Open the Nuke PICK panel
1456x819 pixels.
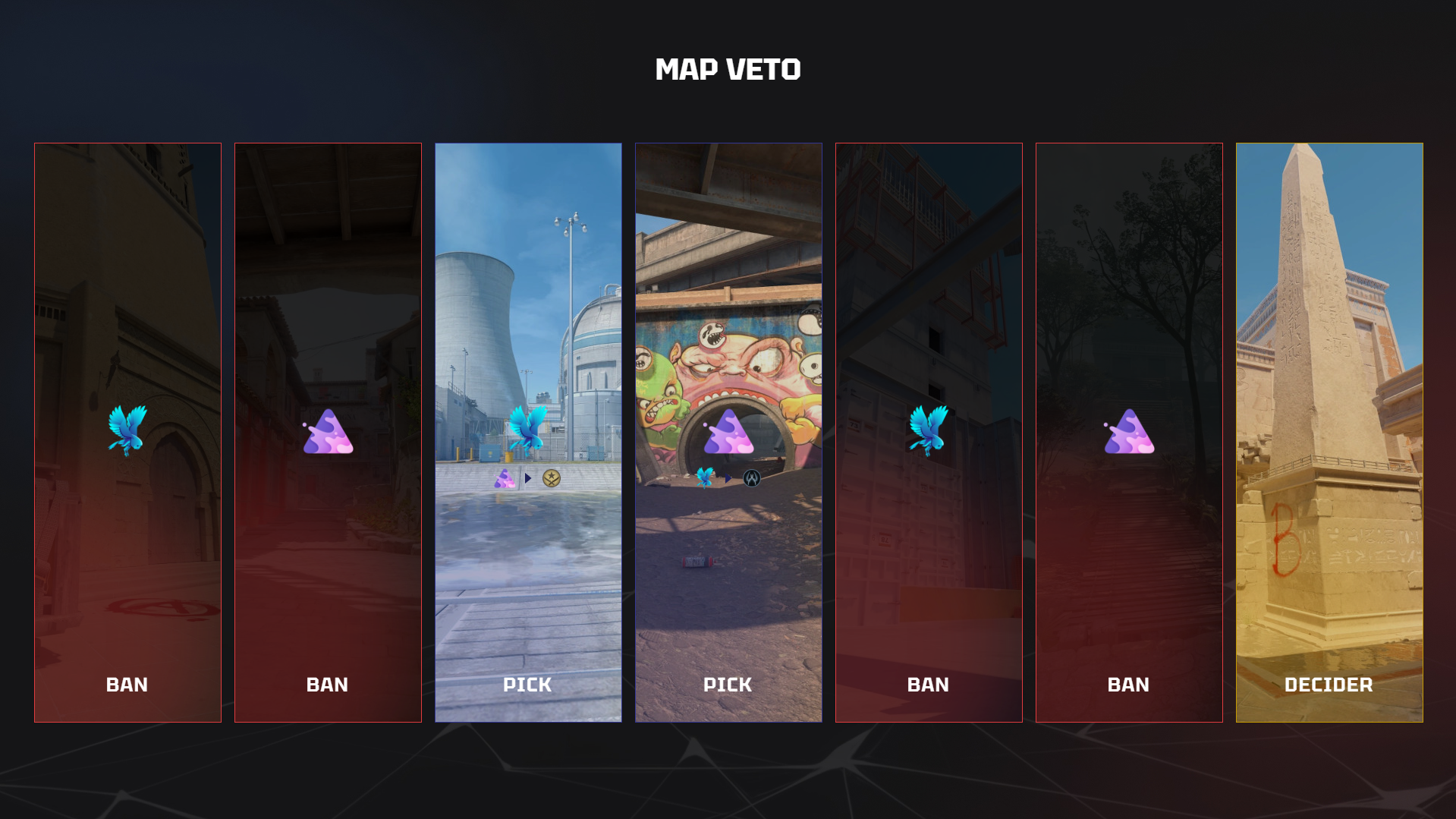click(528, 304)
